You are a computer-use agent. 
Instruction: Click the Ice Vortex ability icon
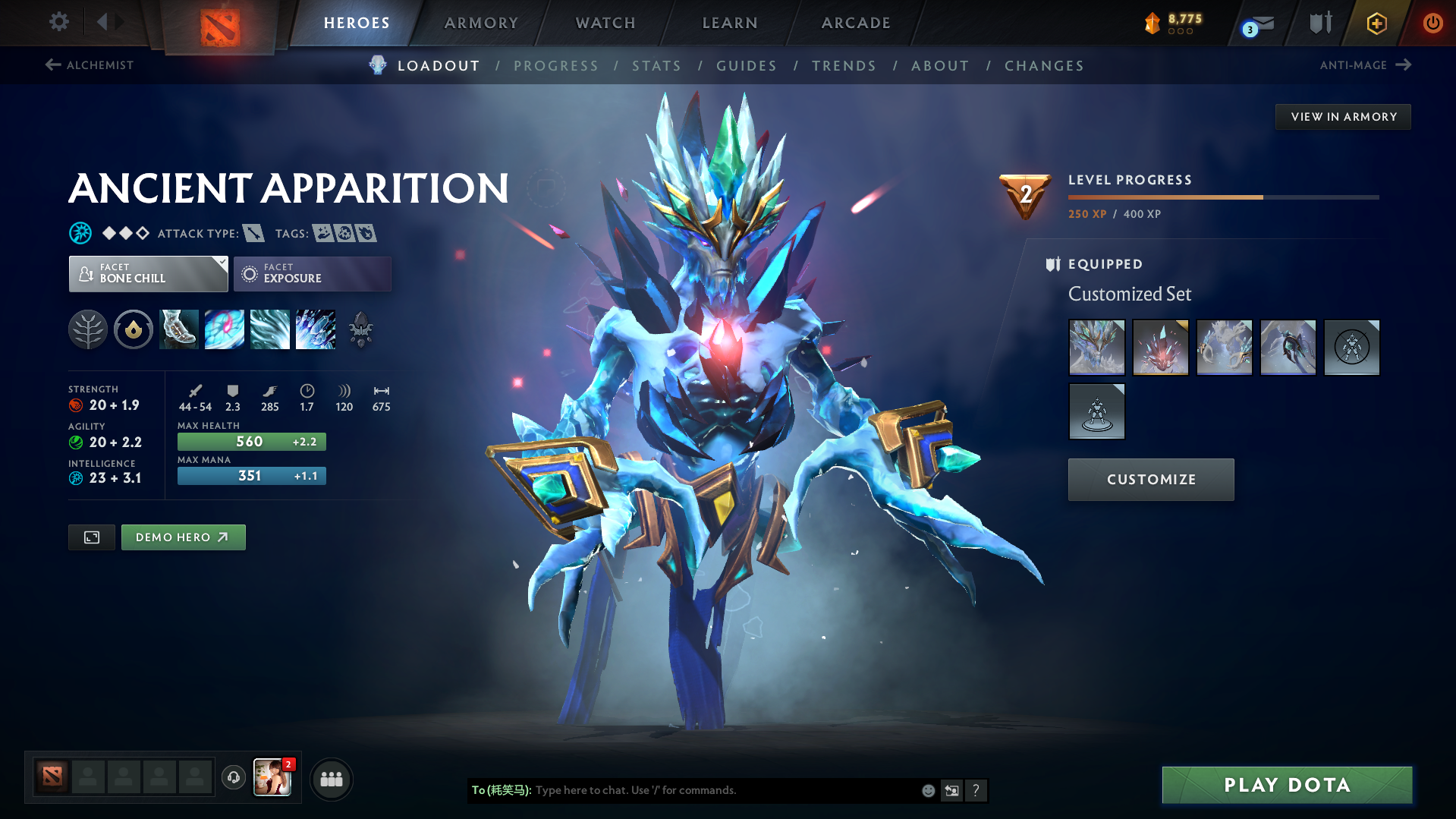click(225, 329)
